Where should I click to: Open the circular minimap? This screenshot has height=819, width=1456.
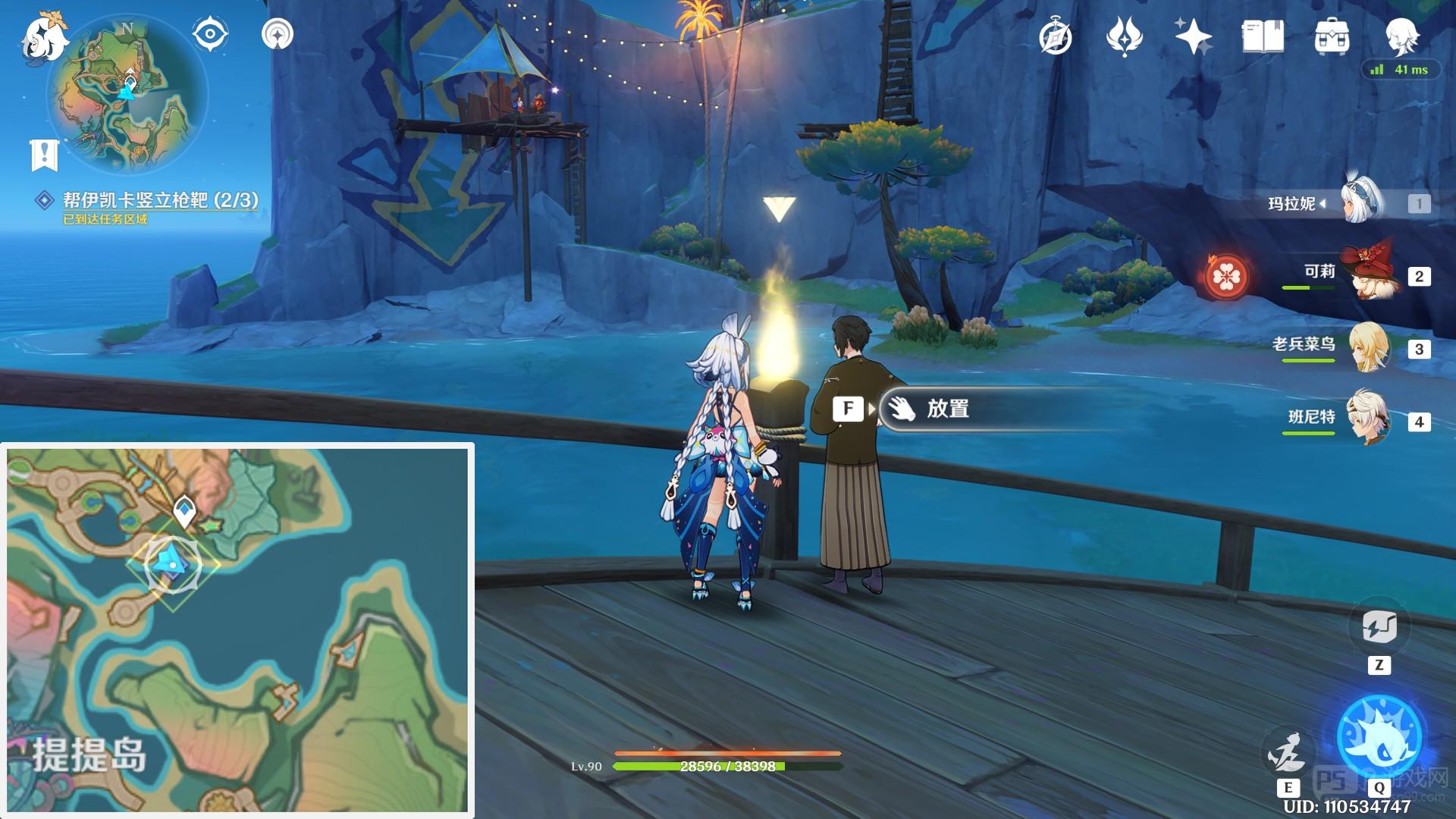tap(127, 96)
